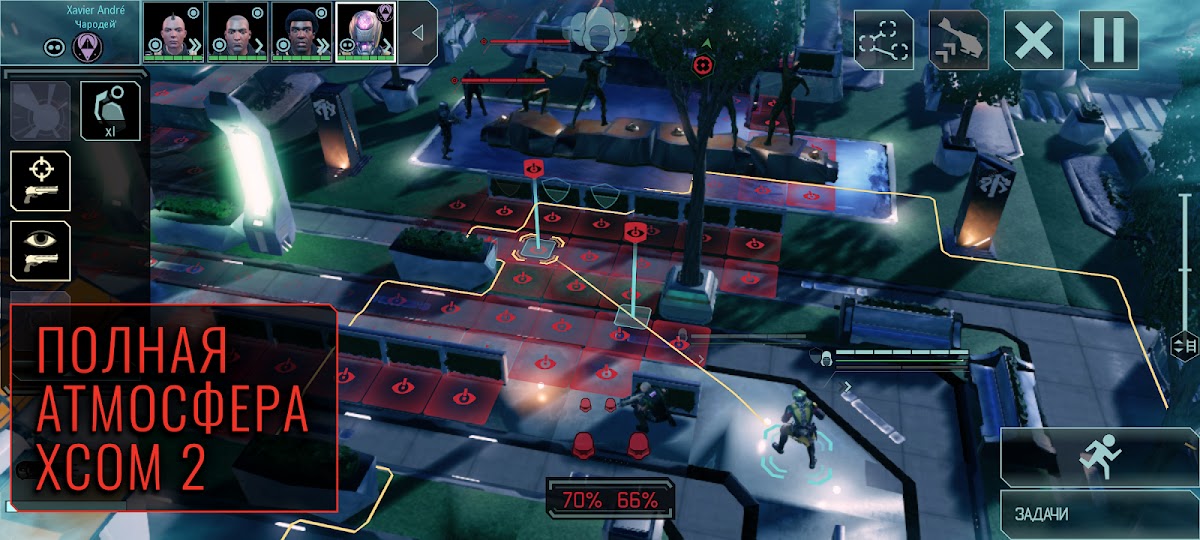Image resolution: width=1200 pixels, height=540 pixels.
Task: Tap the running man dash button
Action: (x=1098, y=457)
